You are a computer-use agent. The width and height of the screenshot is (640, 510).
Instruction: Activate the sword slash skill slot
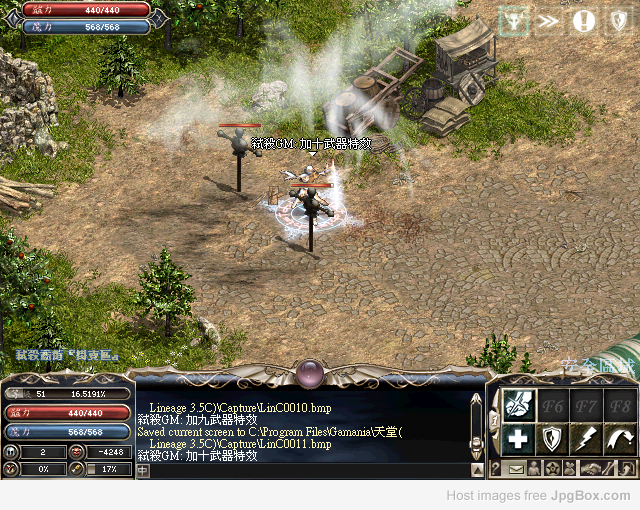point(518,404)
